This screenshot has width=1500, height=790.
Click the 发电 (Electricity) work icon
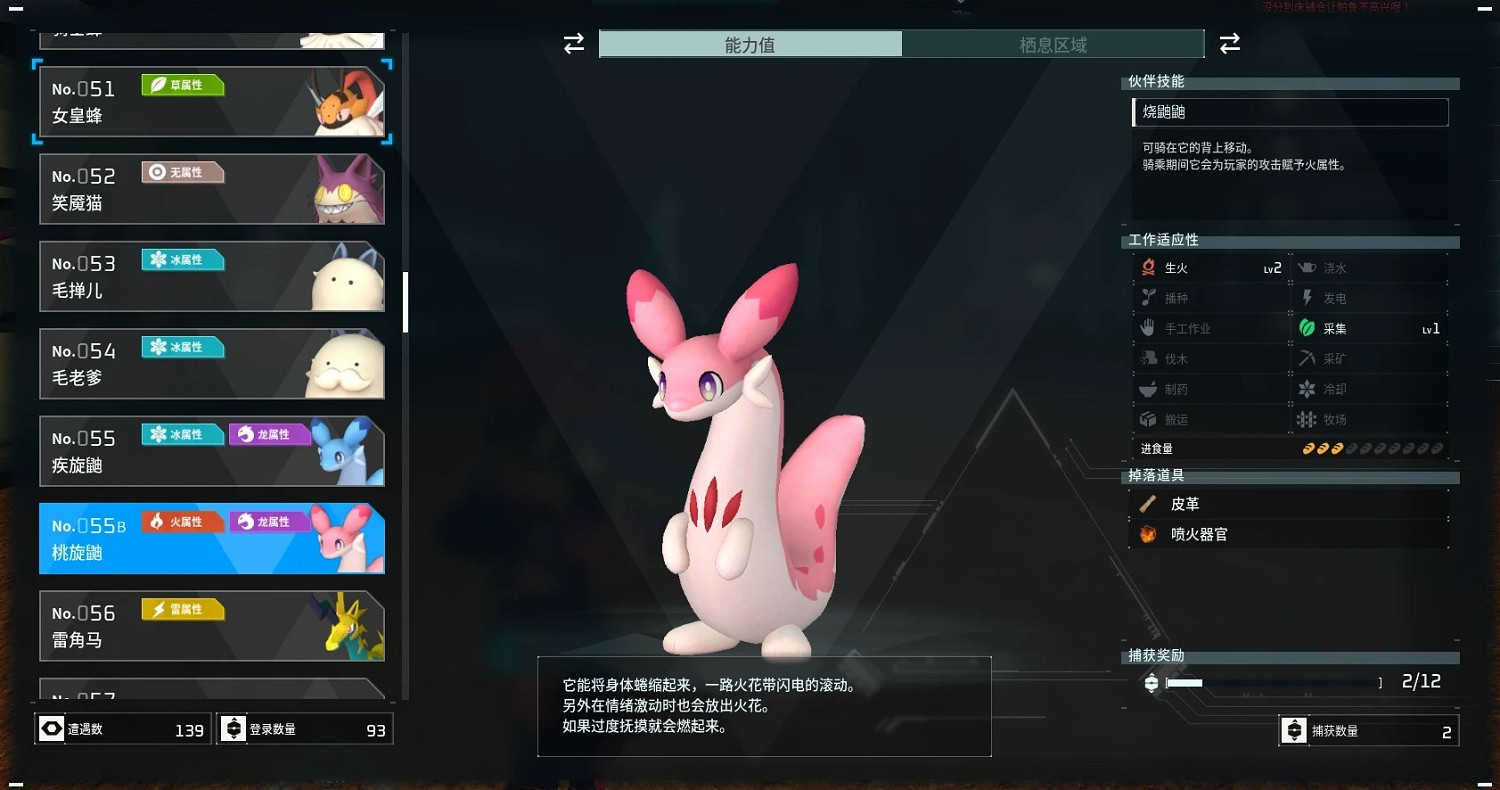click(x=1309, y=297)
